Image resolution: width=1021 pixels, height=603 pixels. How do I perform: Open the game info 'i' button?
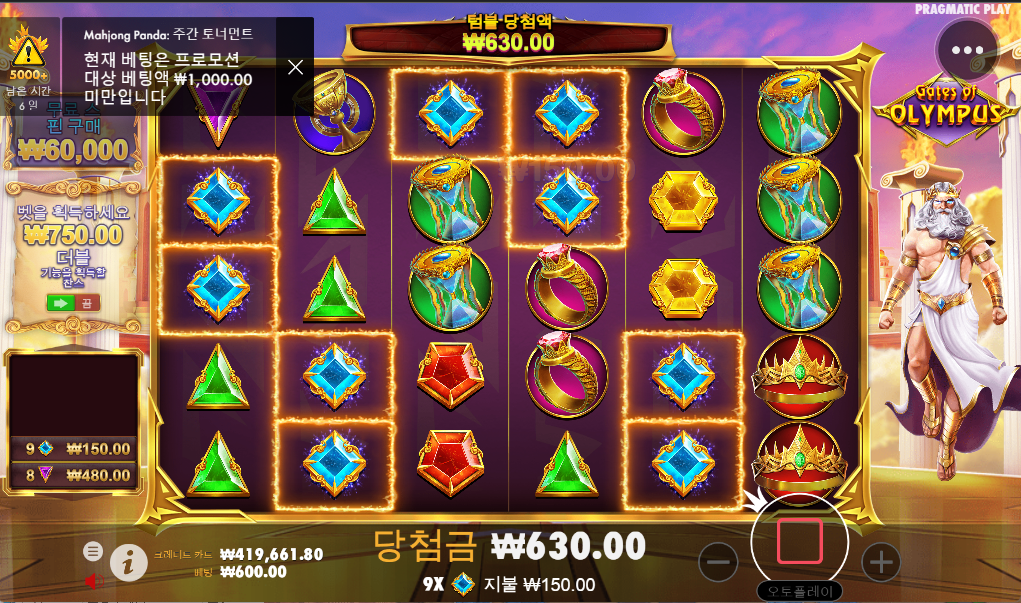pos(128,563)
